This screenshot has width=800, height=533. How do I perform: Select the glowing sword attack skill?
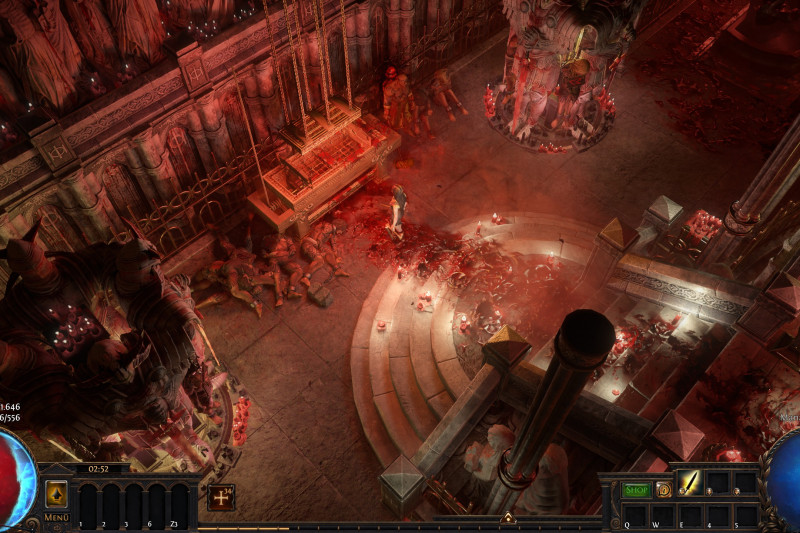click(x=690, y=482)
